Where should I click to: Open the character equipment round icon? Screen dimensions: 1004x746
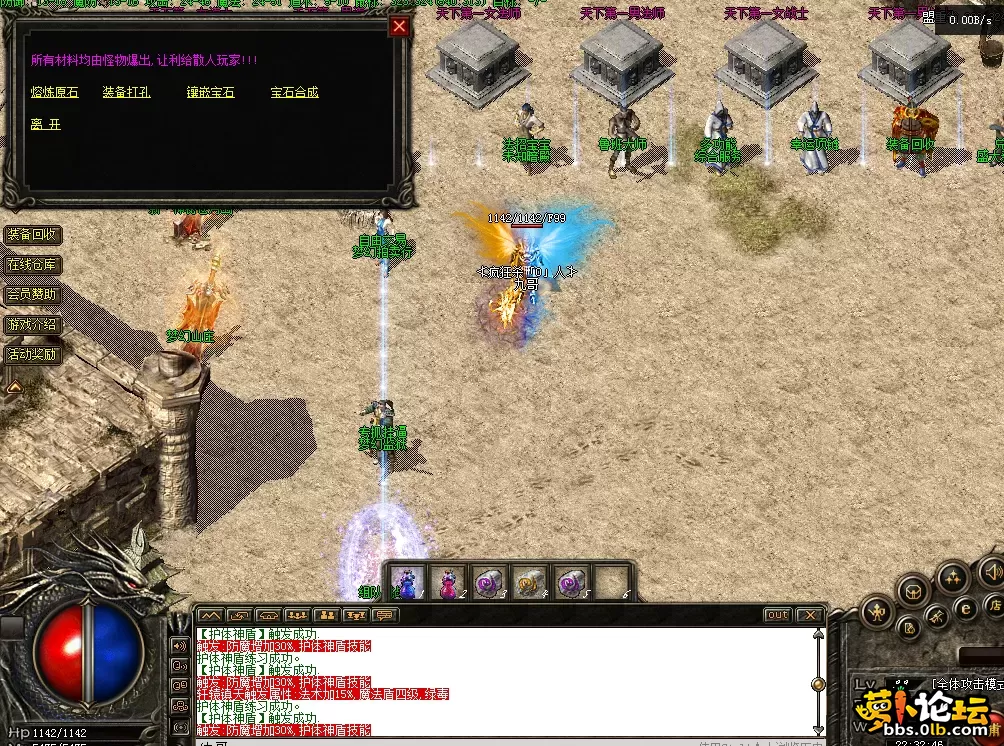[877, 610]
